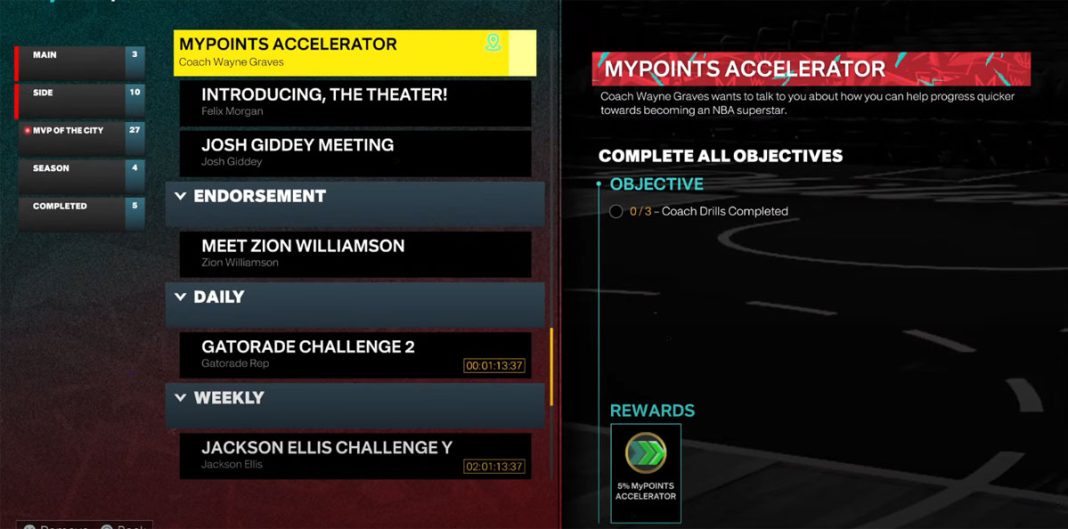Show the Season quests tab

tap(80, 174)
